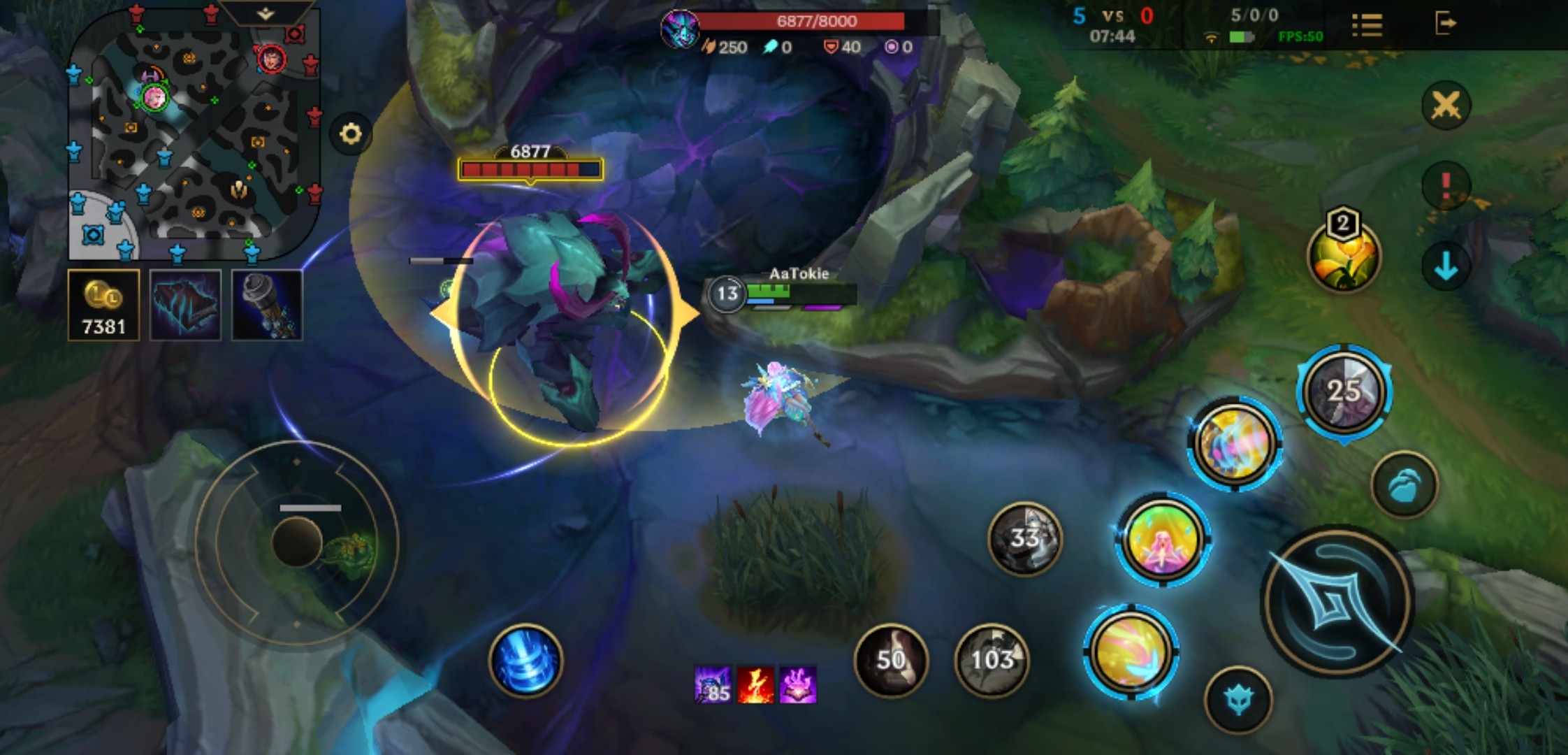Open the scoreboard list icon
The width and height of the screenshot is (1568, 755).
(x=1367, y=25)
